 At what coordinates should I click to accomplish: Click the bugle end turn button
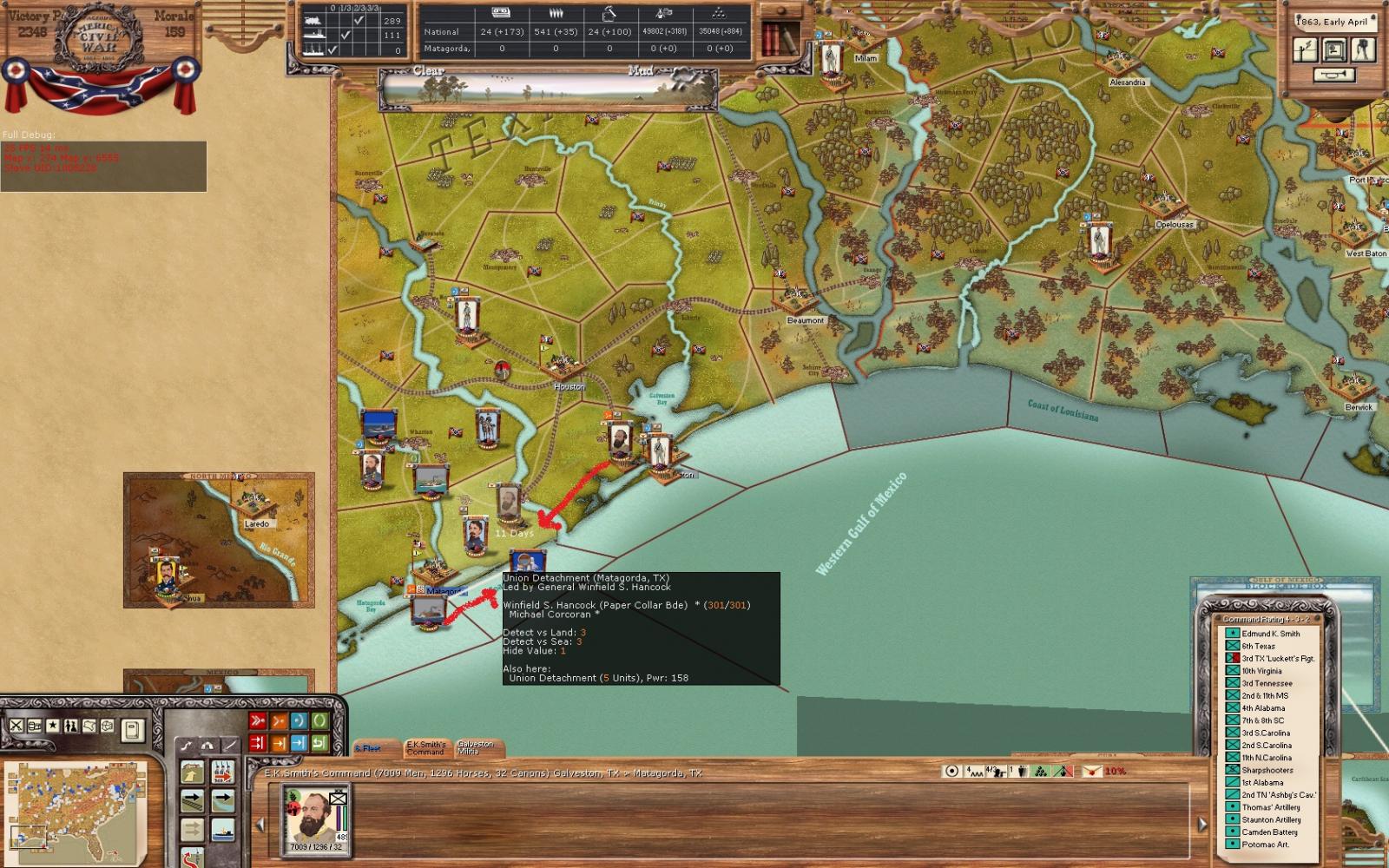pos(1333,76)
